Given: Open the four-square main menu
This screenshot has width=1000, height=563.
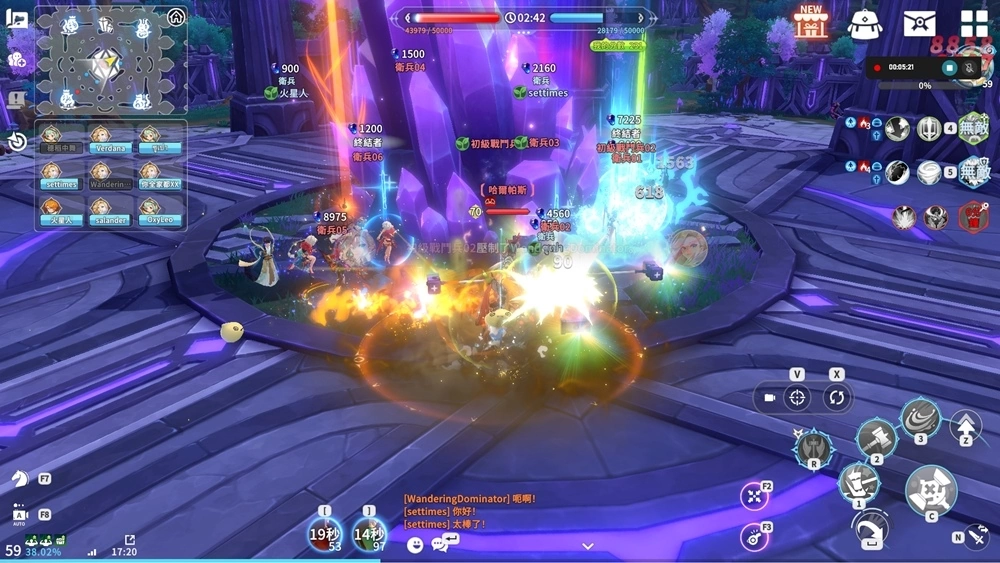Looking at the screenshot, I should tap(974, 23).
